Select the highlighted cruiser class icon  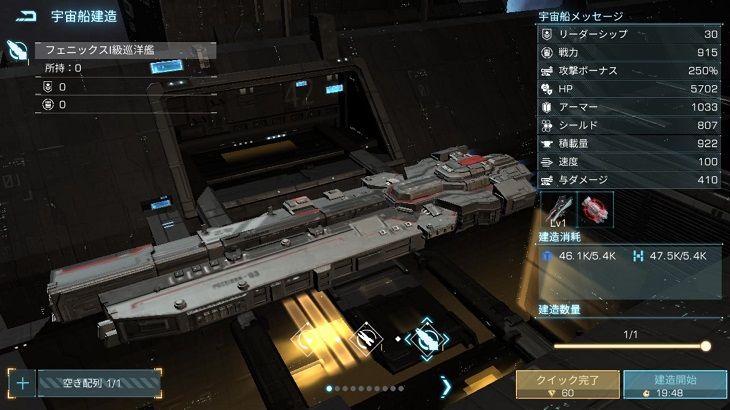point(427,339)
